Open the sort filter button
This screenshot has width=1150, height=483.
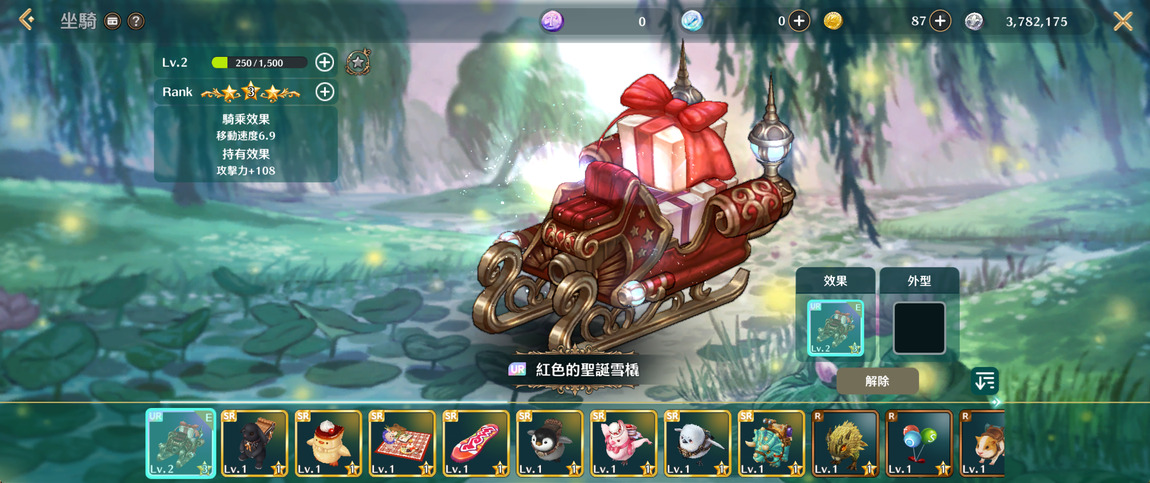(x=985, y=381)
